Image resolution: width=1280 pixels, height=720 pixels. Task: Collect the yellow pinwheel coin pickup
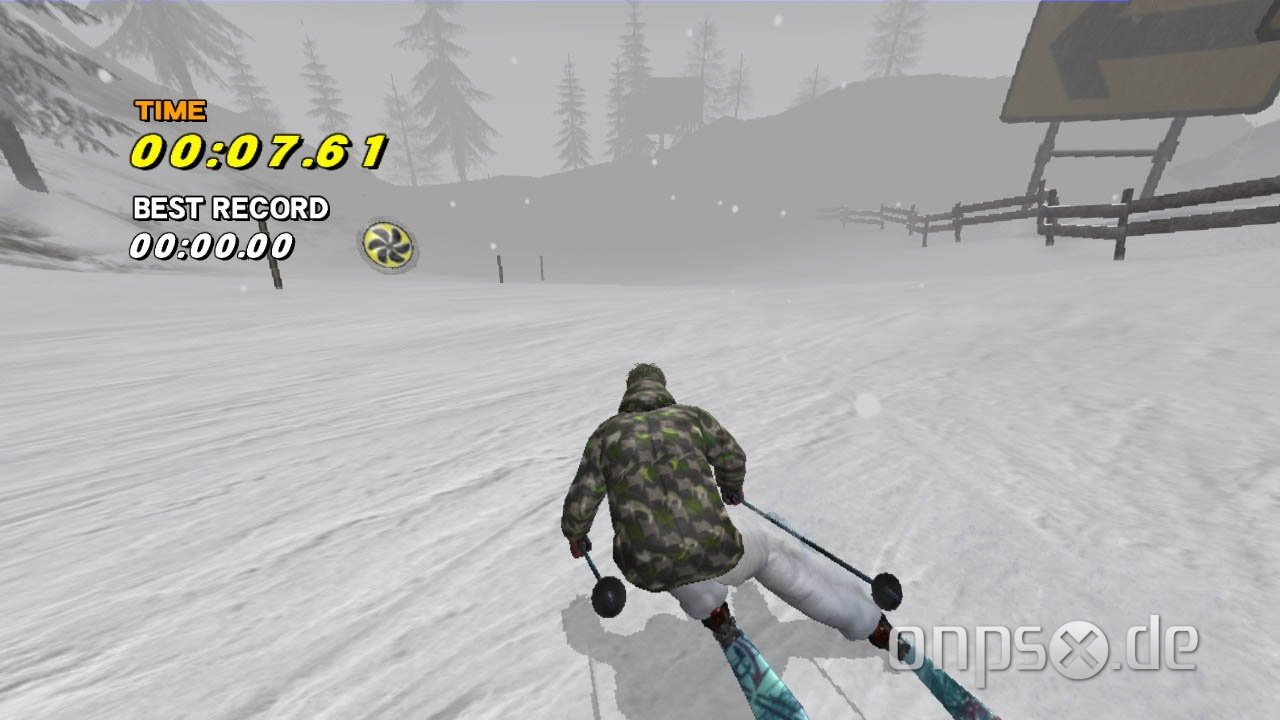[386, 243]
